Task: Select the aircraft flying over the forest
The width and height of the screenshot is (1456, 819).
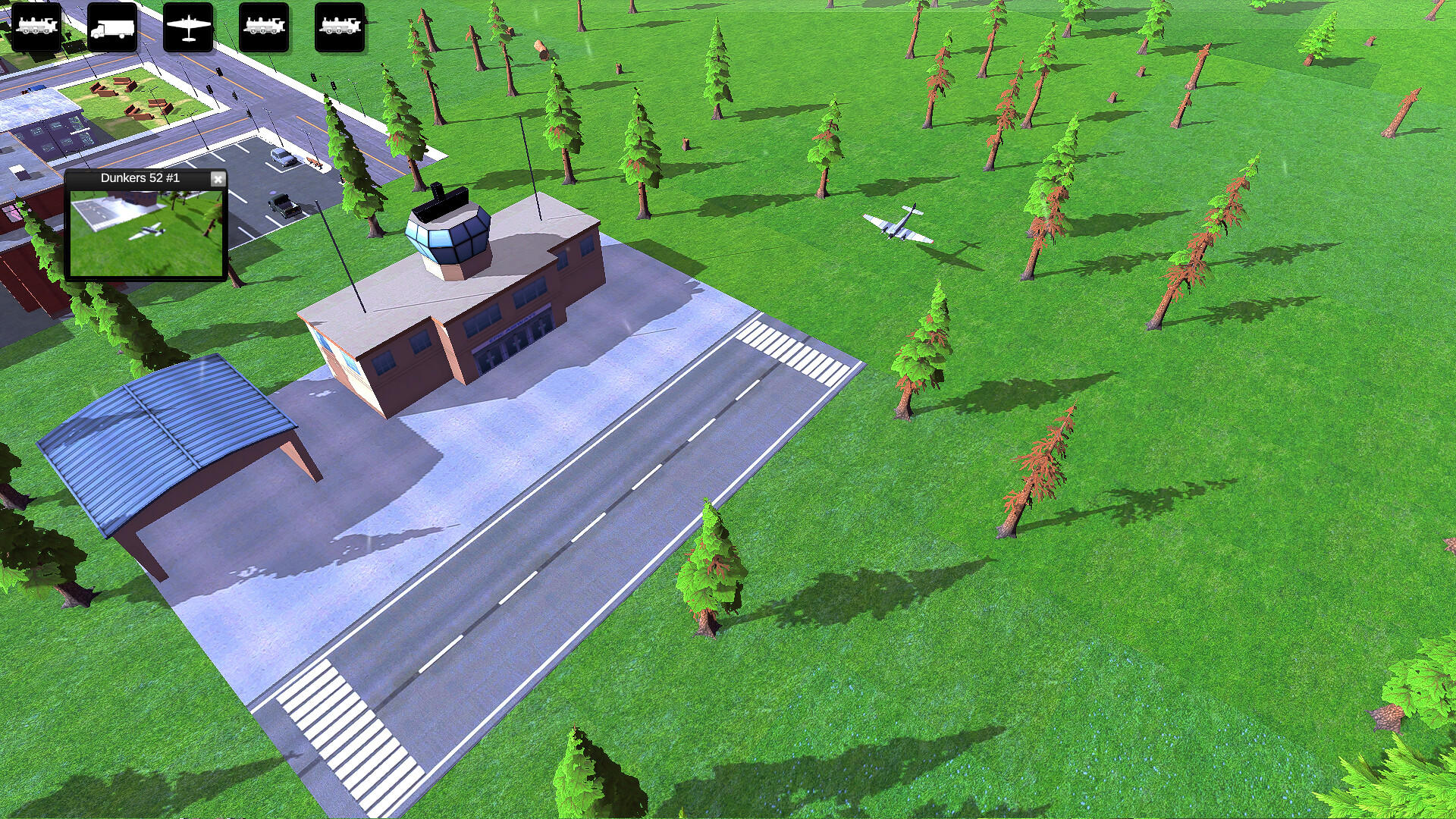Action: [x=899, y=224]
